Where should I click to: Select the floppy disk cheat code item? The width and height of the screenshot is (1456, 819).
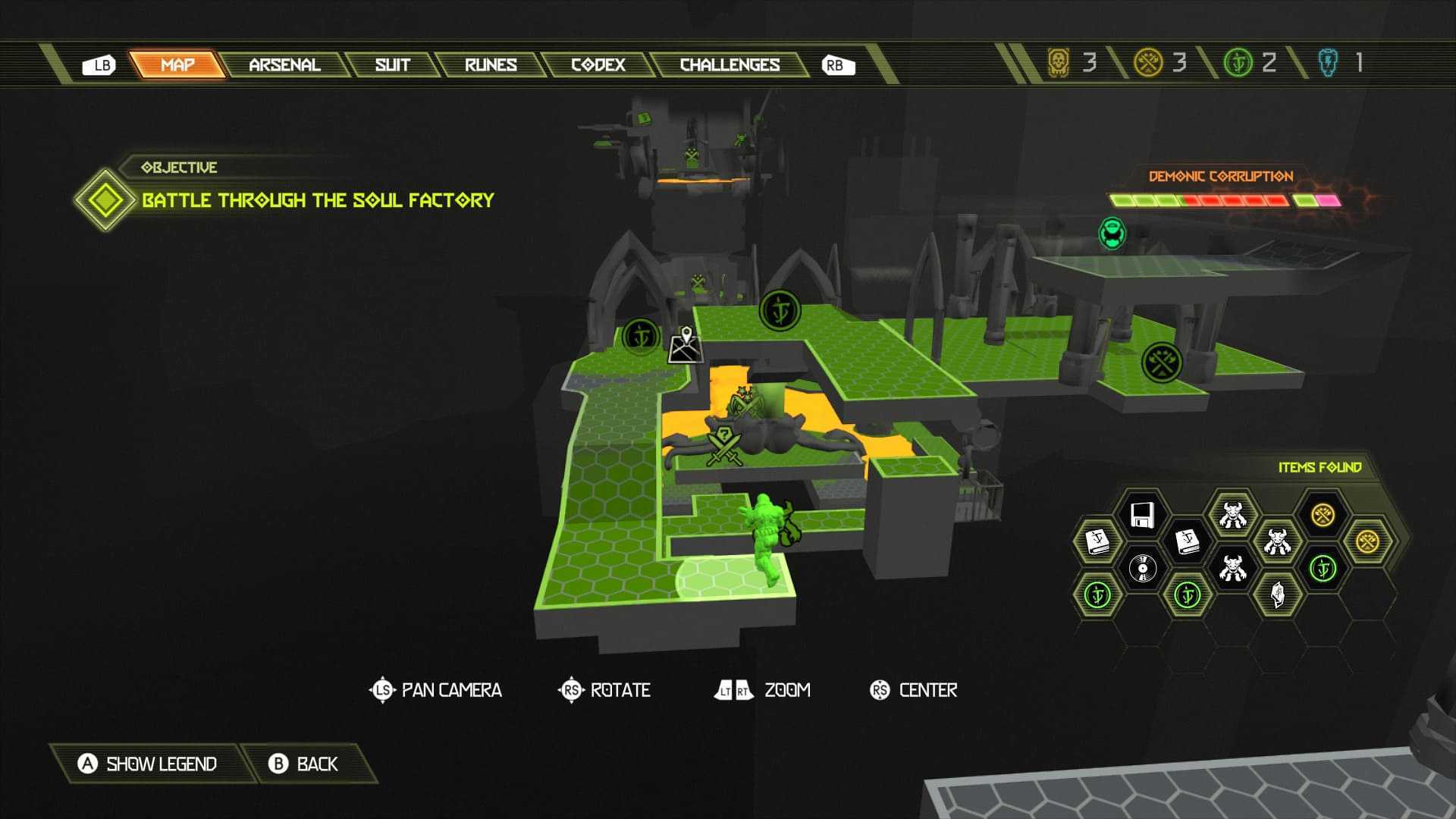point(1142,515)
